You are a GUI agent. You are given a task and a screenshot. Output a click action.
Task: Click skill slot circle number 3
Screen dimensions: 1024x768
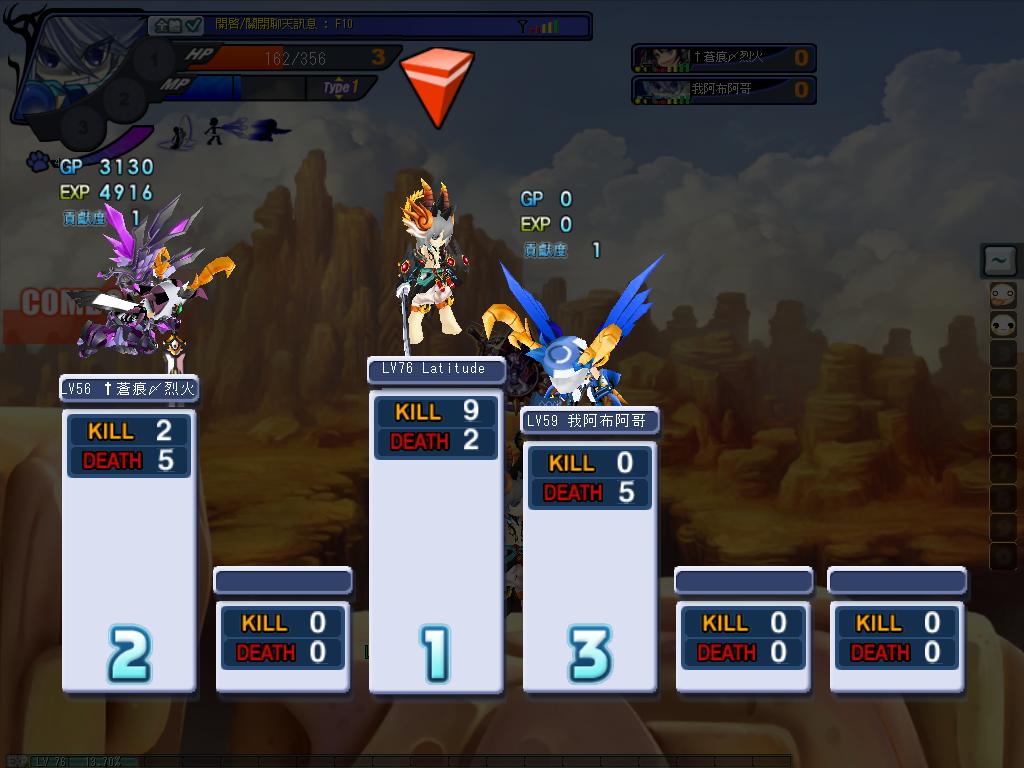click(83, 127)
